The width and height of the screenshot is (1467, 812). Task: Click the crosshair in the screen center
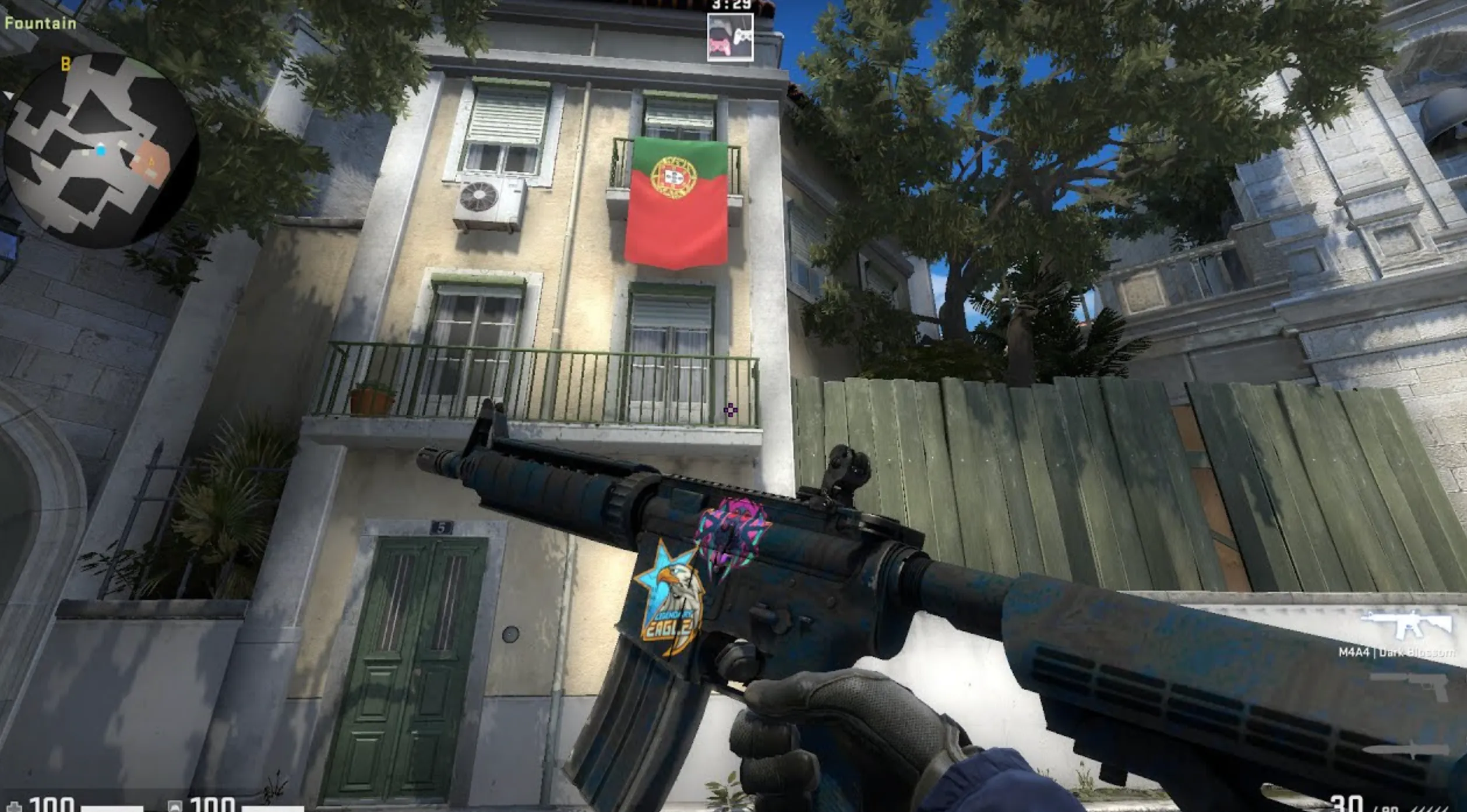731,411
